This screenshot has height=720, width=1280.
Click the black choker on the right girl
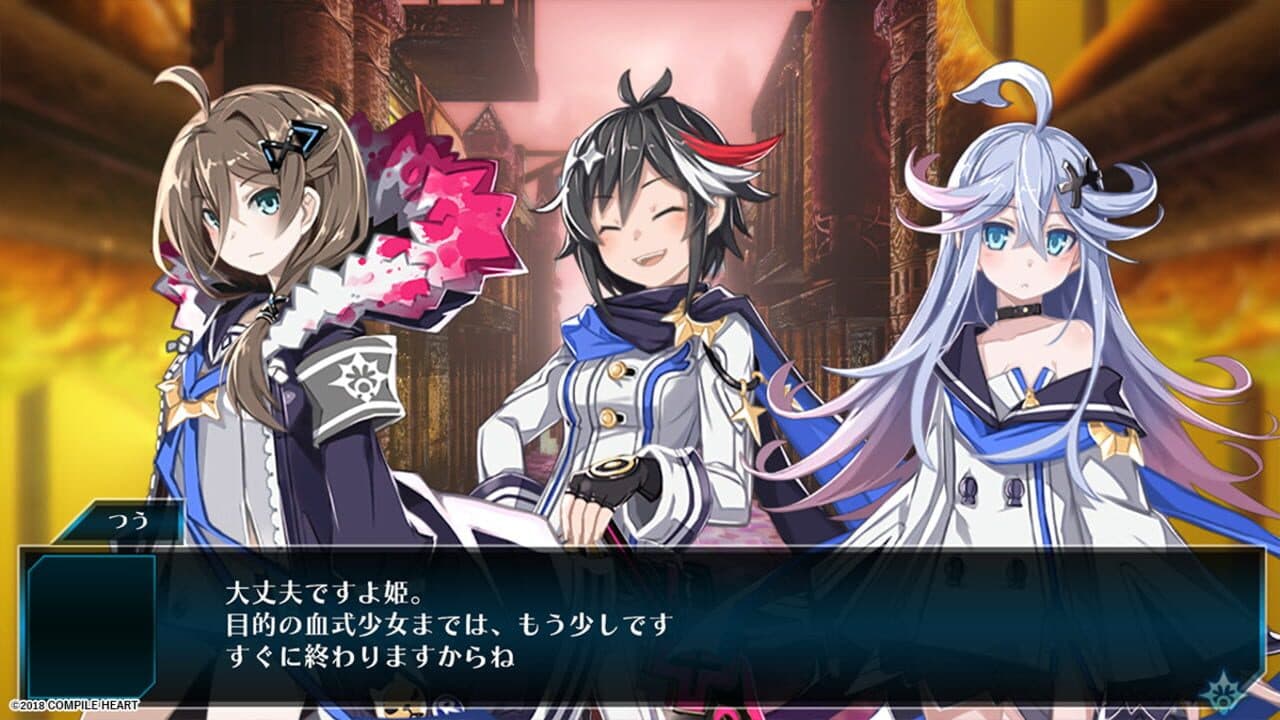1019,310
